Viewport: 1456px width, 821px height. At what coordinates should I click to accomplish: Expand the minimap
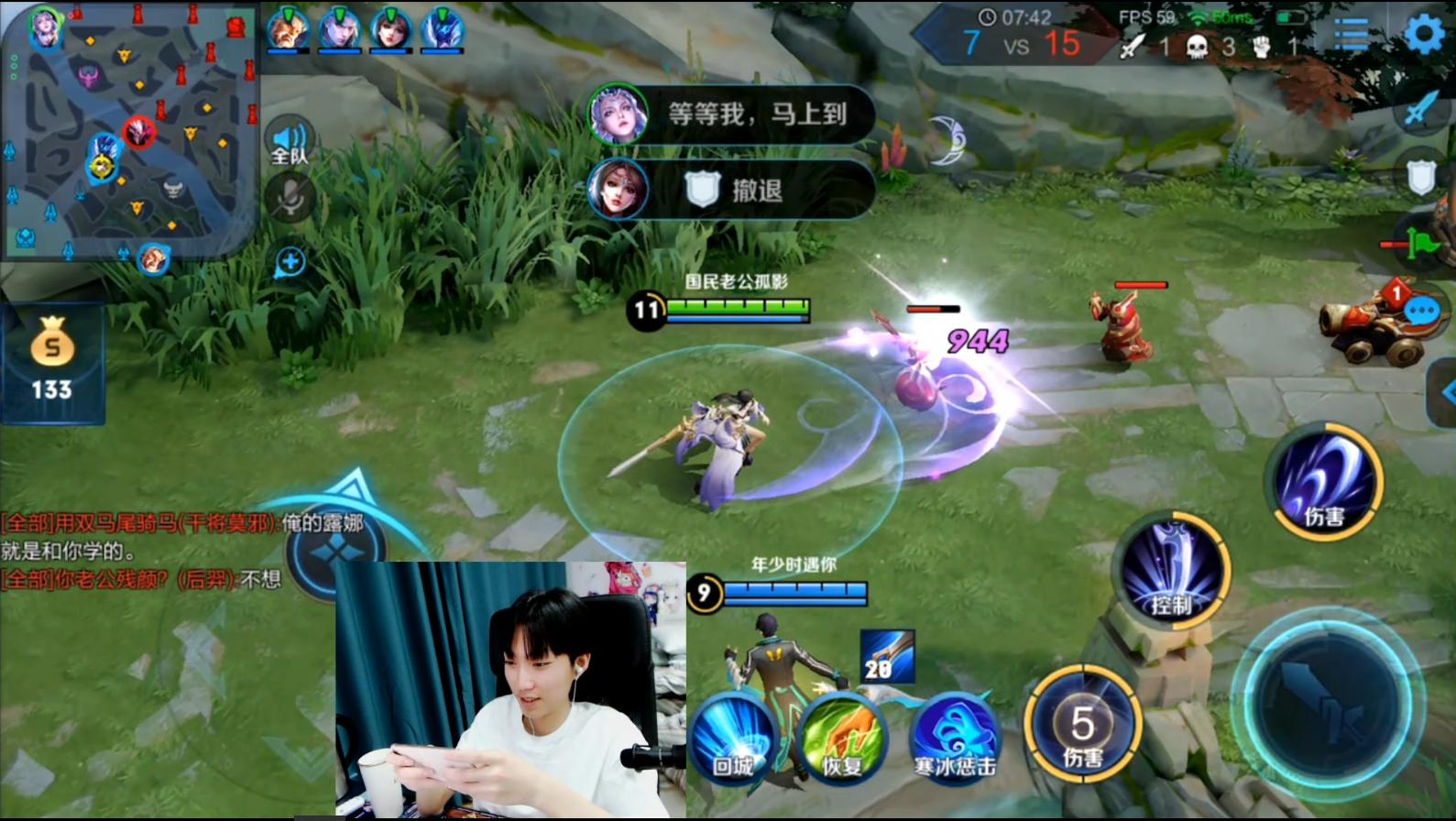[128, 128]
